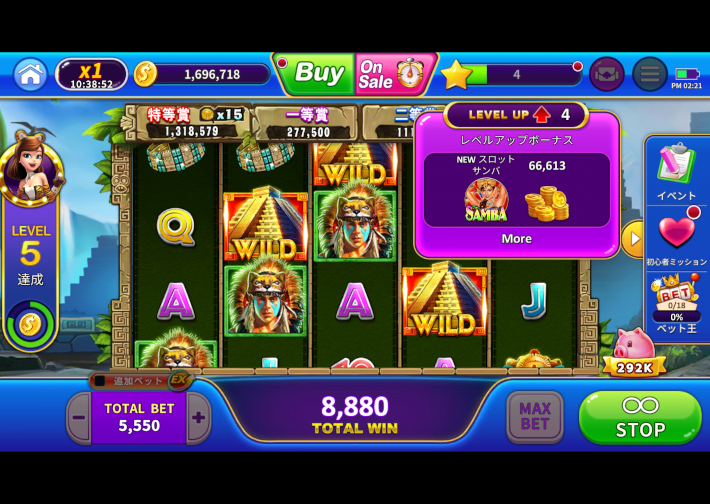Decrease the total bet with minus

pyautogui.click(x=78, y=418)
